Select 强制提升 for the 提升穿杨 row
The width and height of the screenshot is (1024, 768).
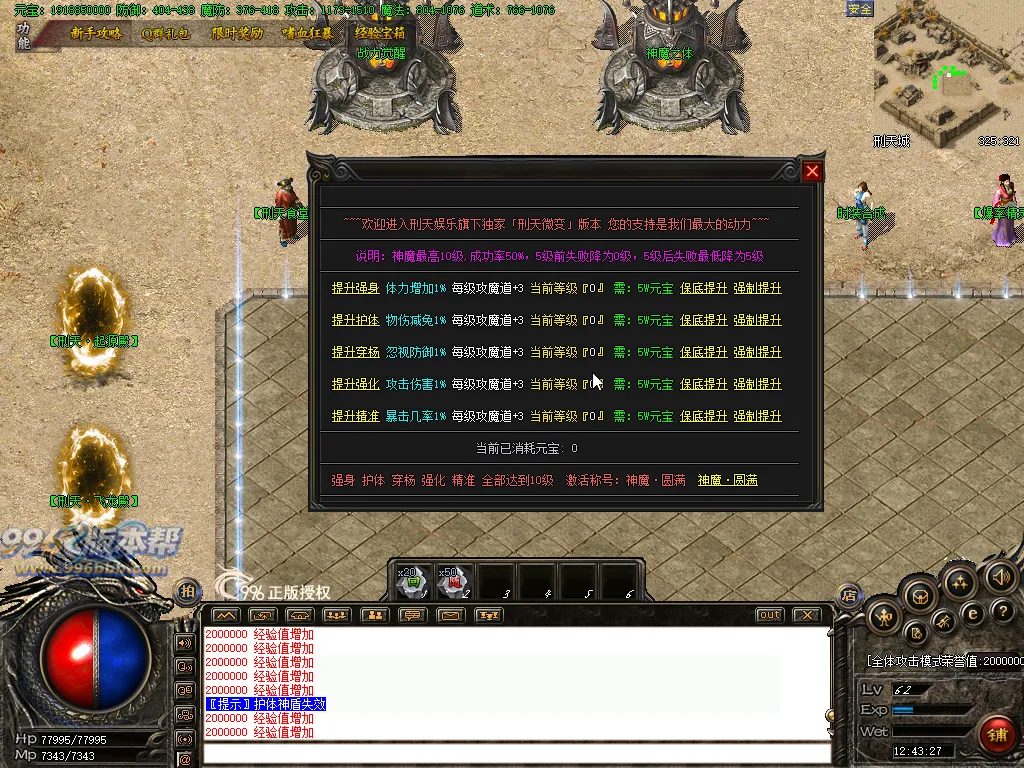[757, 352]
